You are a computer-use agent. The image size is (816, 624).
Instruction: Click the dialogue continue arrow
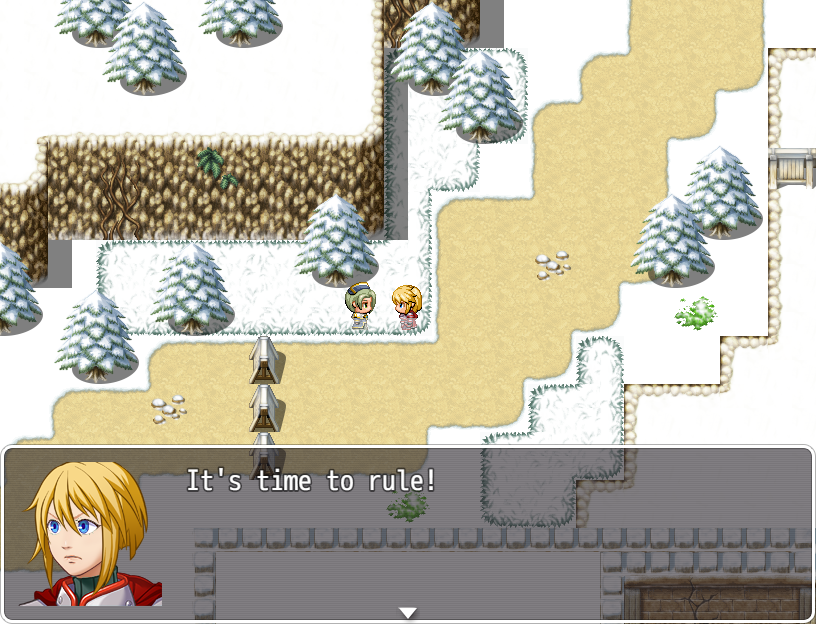(407, 612)
